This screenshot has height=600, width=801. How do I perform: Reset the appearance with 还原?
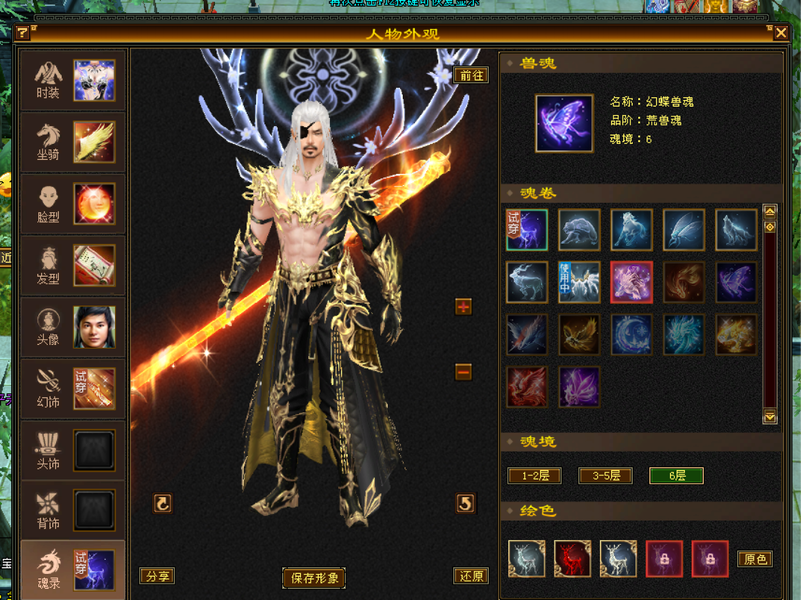click(472, 576)
